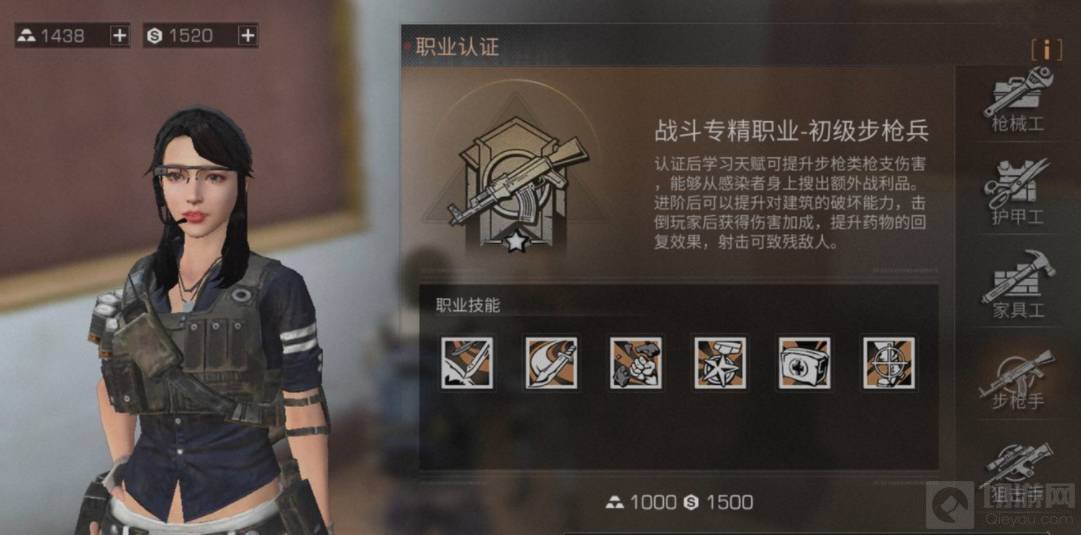Open the info button in panel corner
Screen dimensions: 1081x535
tap(1046, 49)
